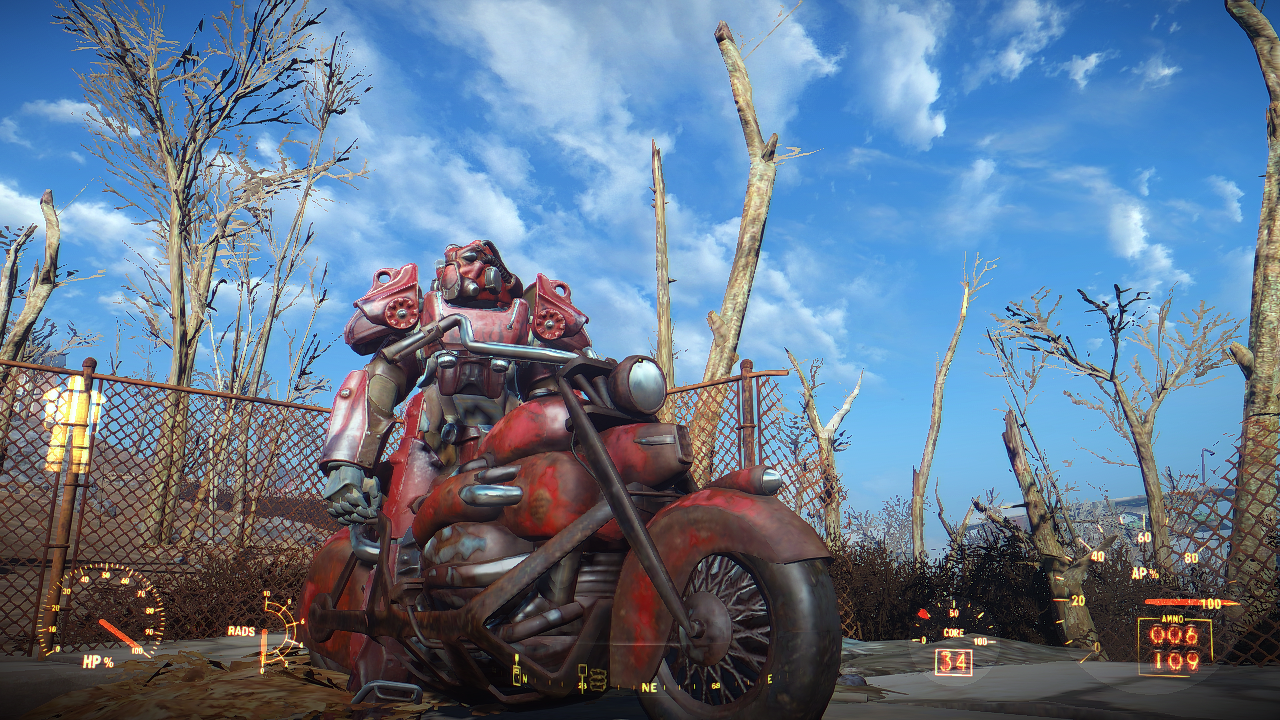Click the NE heading on the compass
Image resolution: width=1280 pixels, height=720 pixels.
click(649, 687)
